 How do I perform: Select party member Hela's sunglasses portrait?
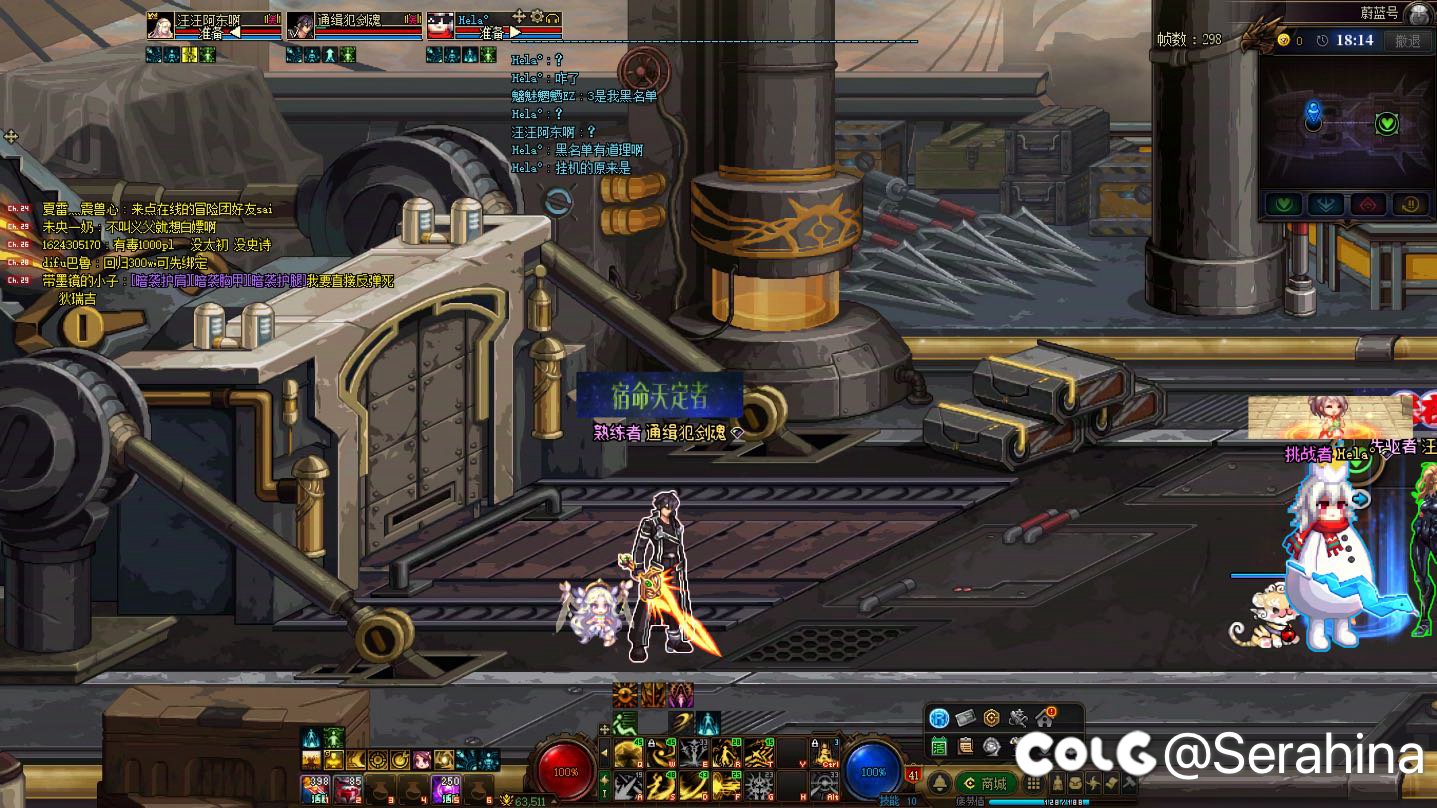[x=440, y=25]
